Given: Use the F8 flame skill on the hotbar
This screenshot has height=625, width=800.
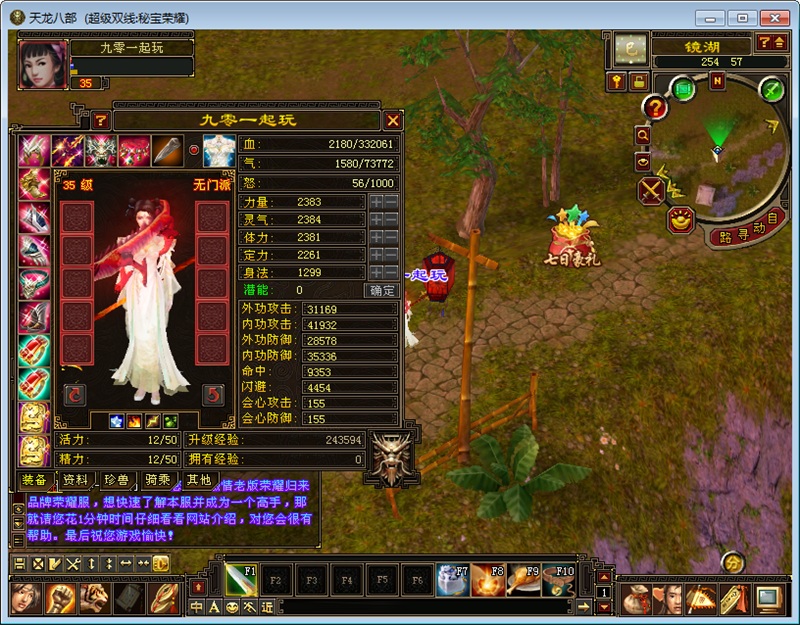Looking at the screenshot, I should tap(486, 578).
